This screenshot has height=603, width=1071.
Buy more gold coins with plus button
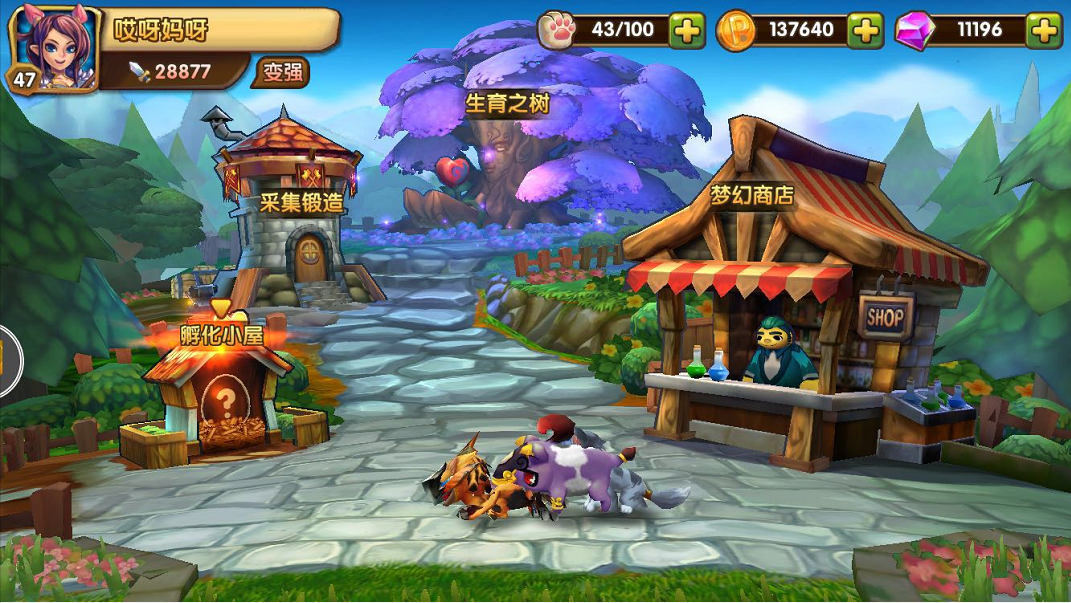pyautogui.click(x=865, y=30)
